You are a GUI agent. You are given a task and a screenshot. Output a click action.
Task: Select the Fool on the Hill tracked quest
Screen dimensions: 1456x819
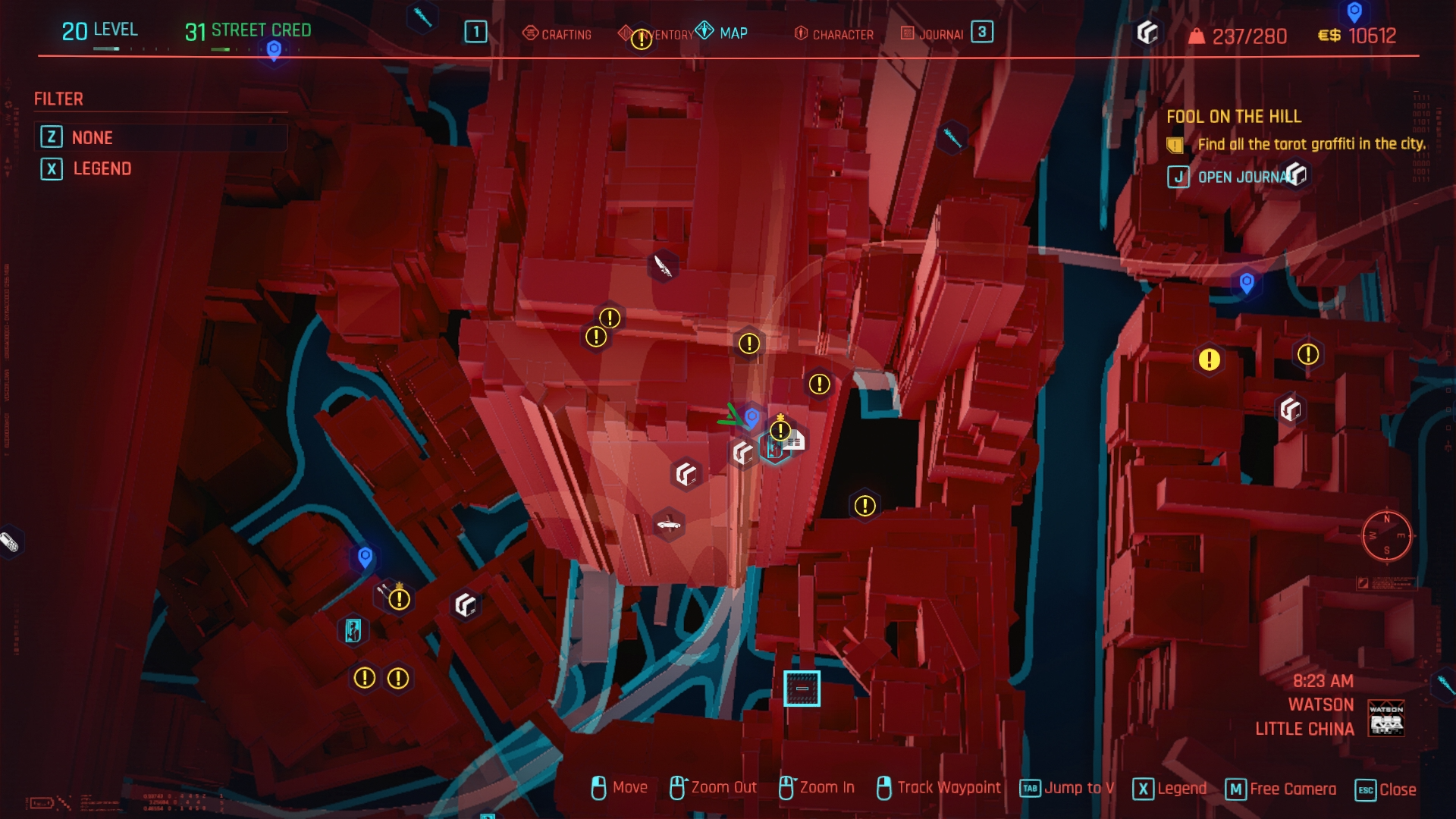pos(1233,117)
